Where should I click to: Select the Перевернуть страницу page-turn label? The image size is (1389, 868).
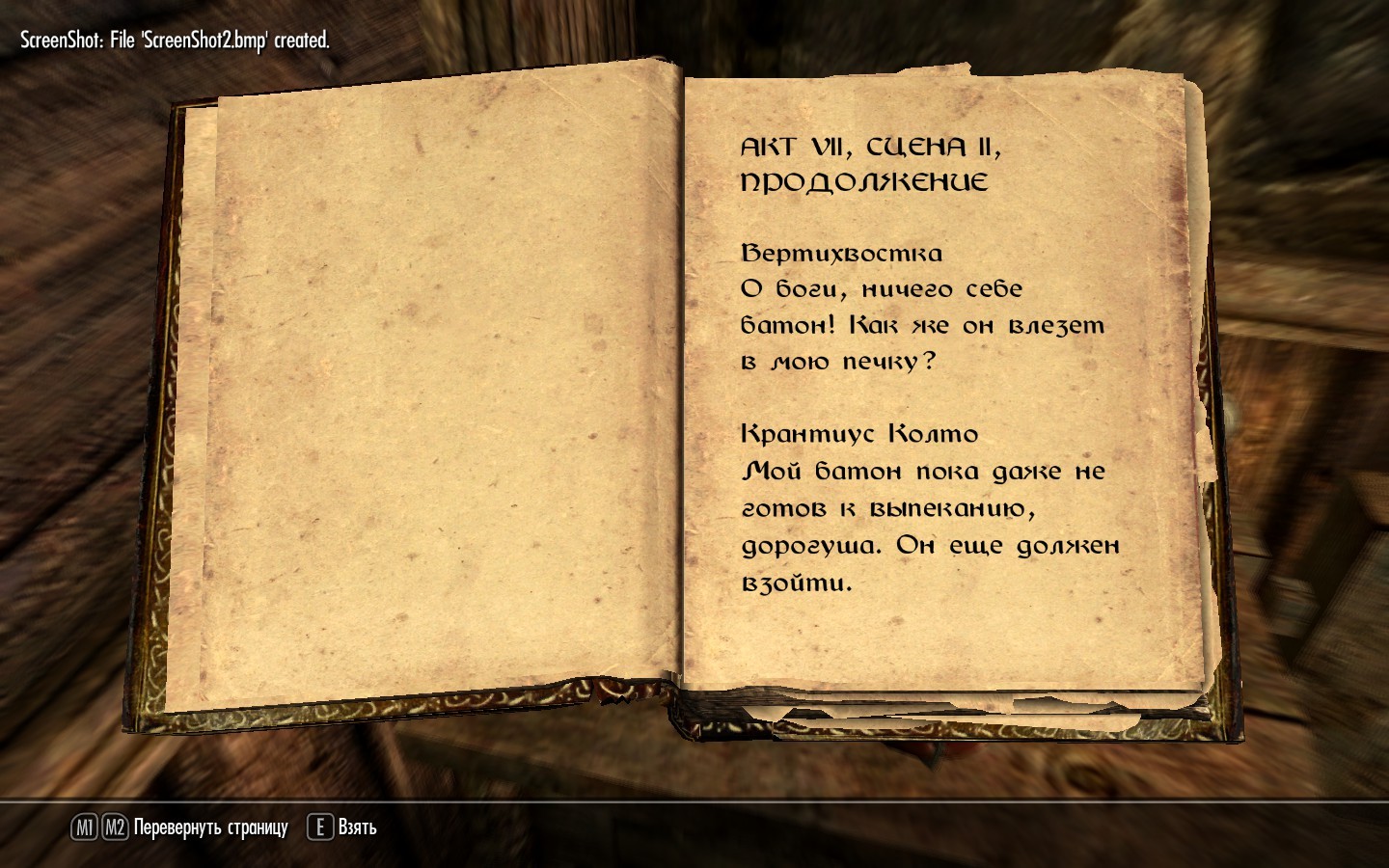pos(210,827)
